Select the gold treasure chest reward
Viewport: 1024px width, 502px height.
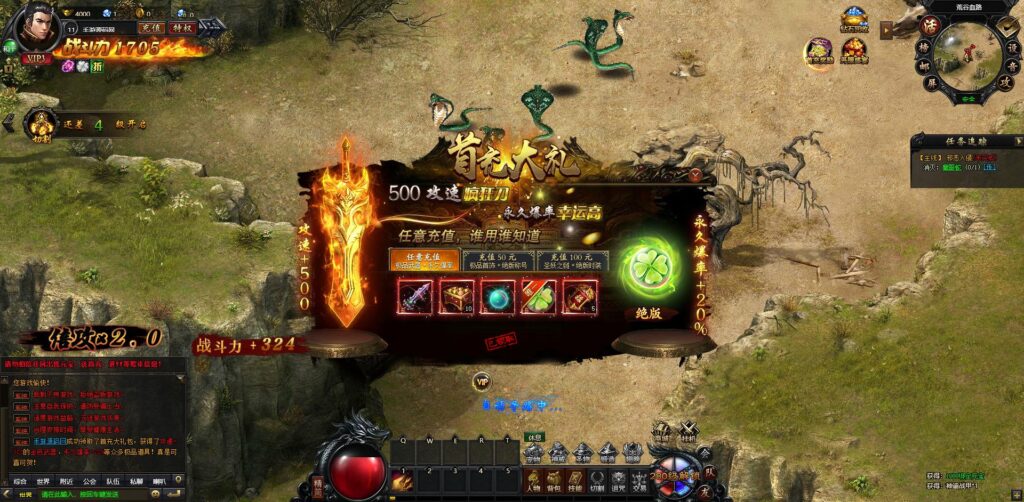(x=456, y=296)
